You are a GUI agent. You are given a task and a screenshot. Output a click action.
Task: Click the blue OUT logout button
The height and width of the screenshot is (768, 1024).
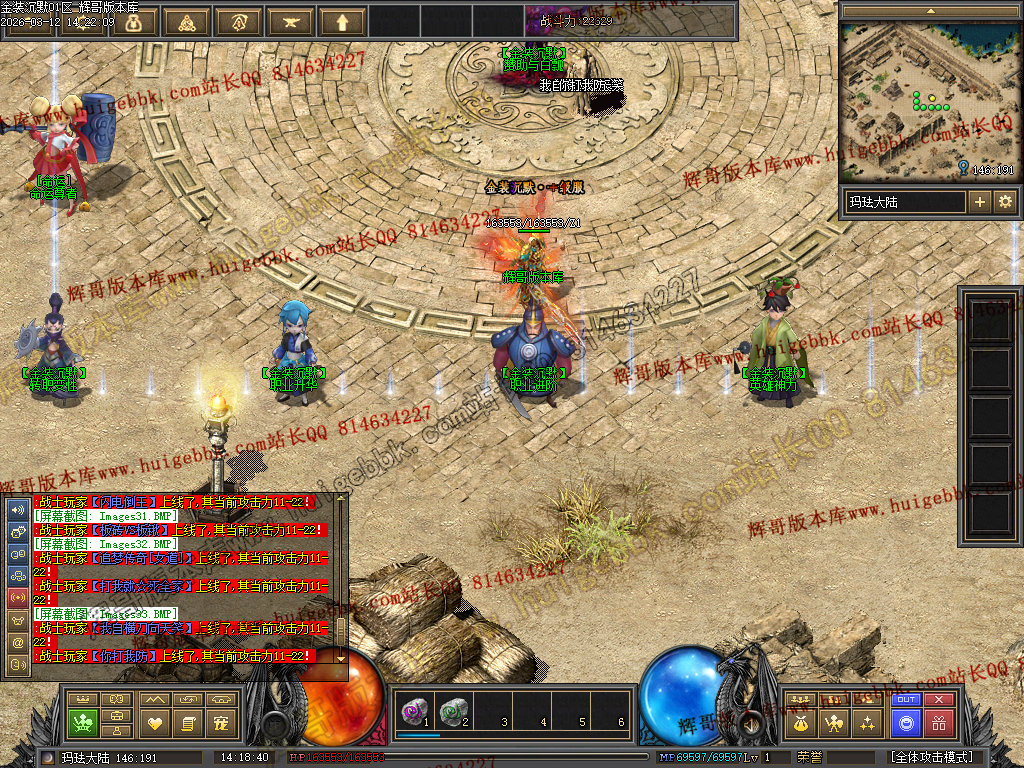pos(905,700)
